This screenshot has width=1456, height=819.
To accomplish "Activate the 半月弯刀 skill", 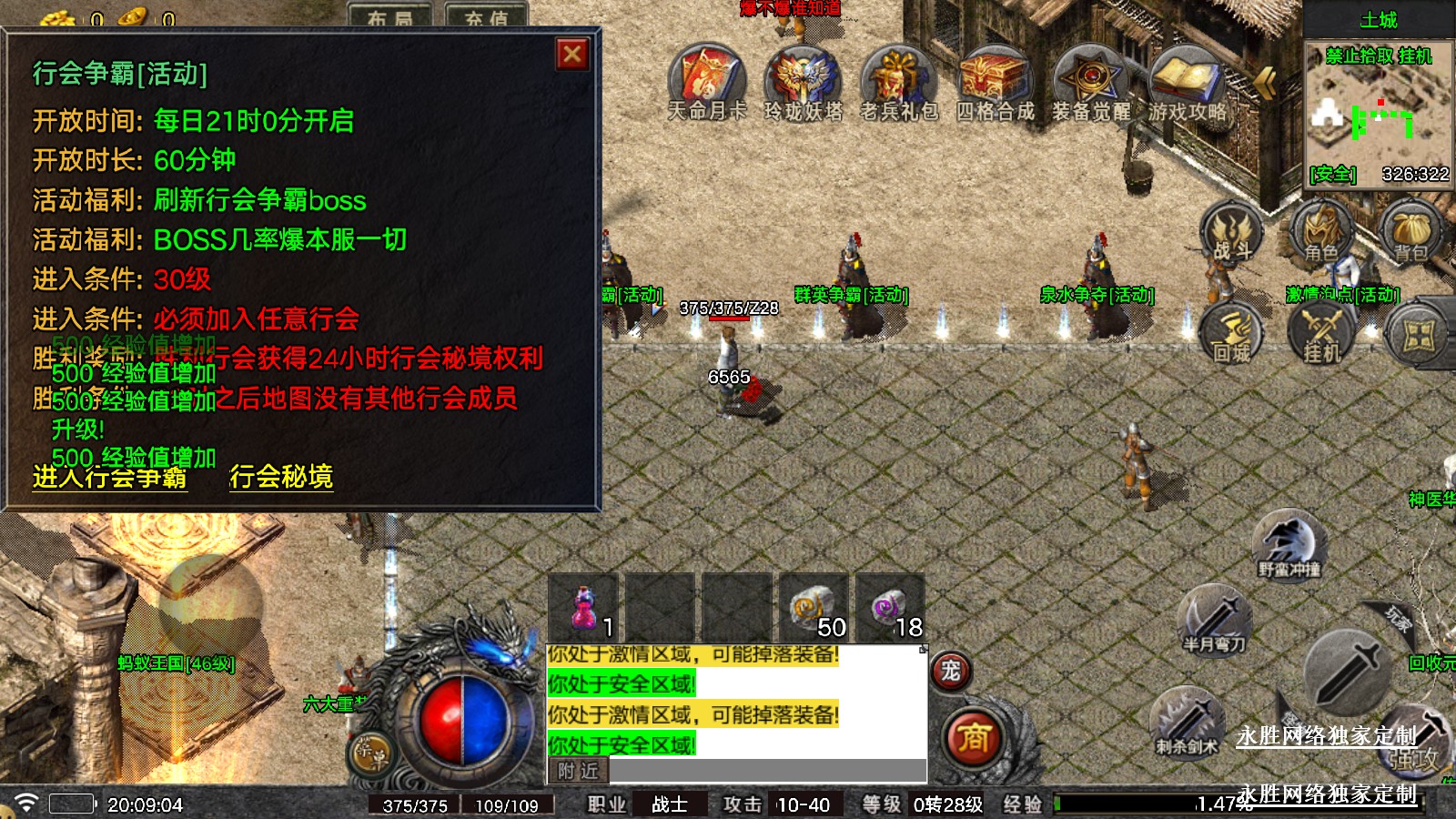I will (1213, 619).
